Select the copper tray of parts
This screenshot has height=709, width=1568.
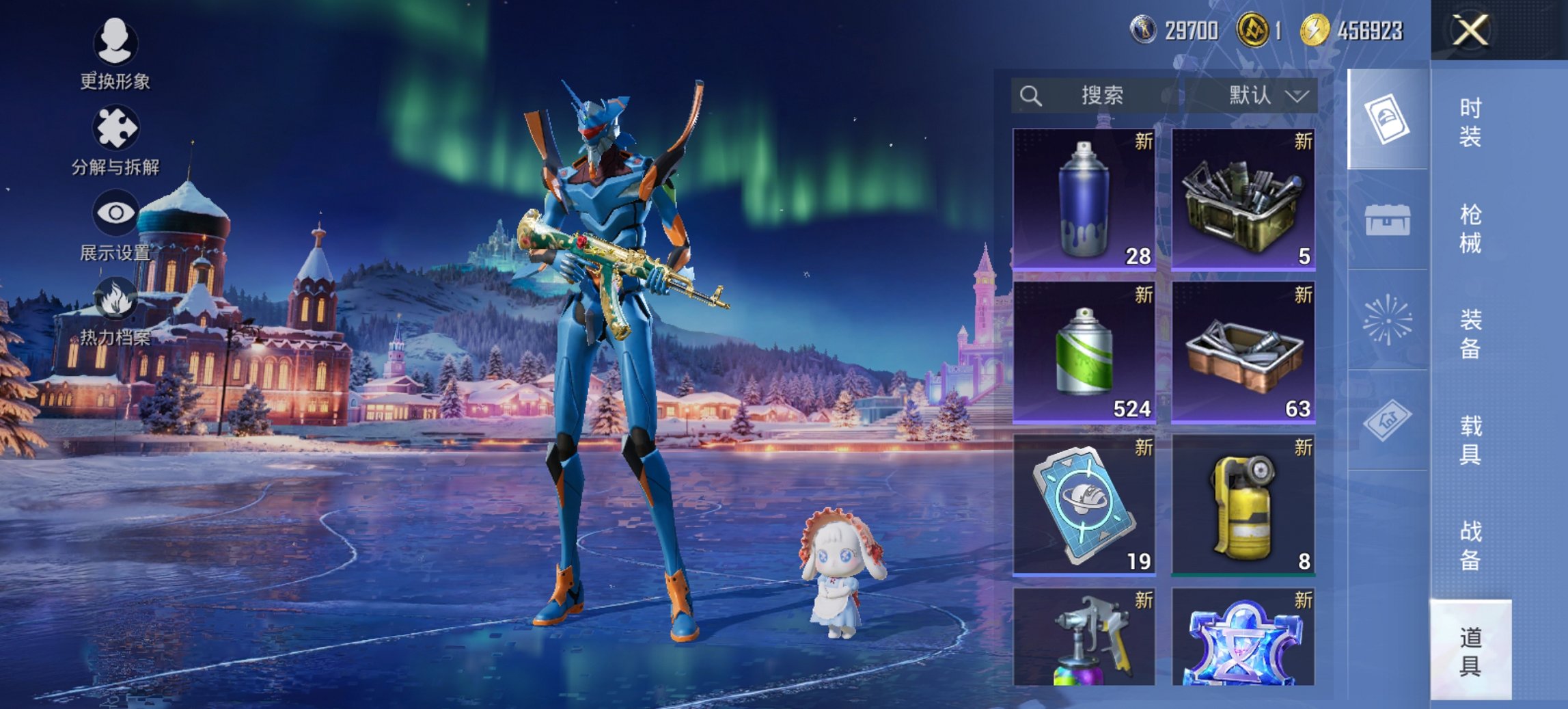[1243, 352]
